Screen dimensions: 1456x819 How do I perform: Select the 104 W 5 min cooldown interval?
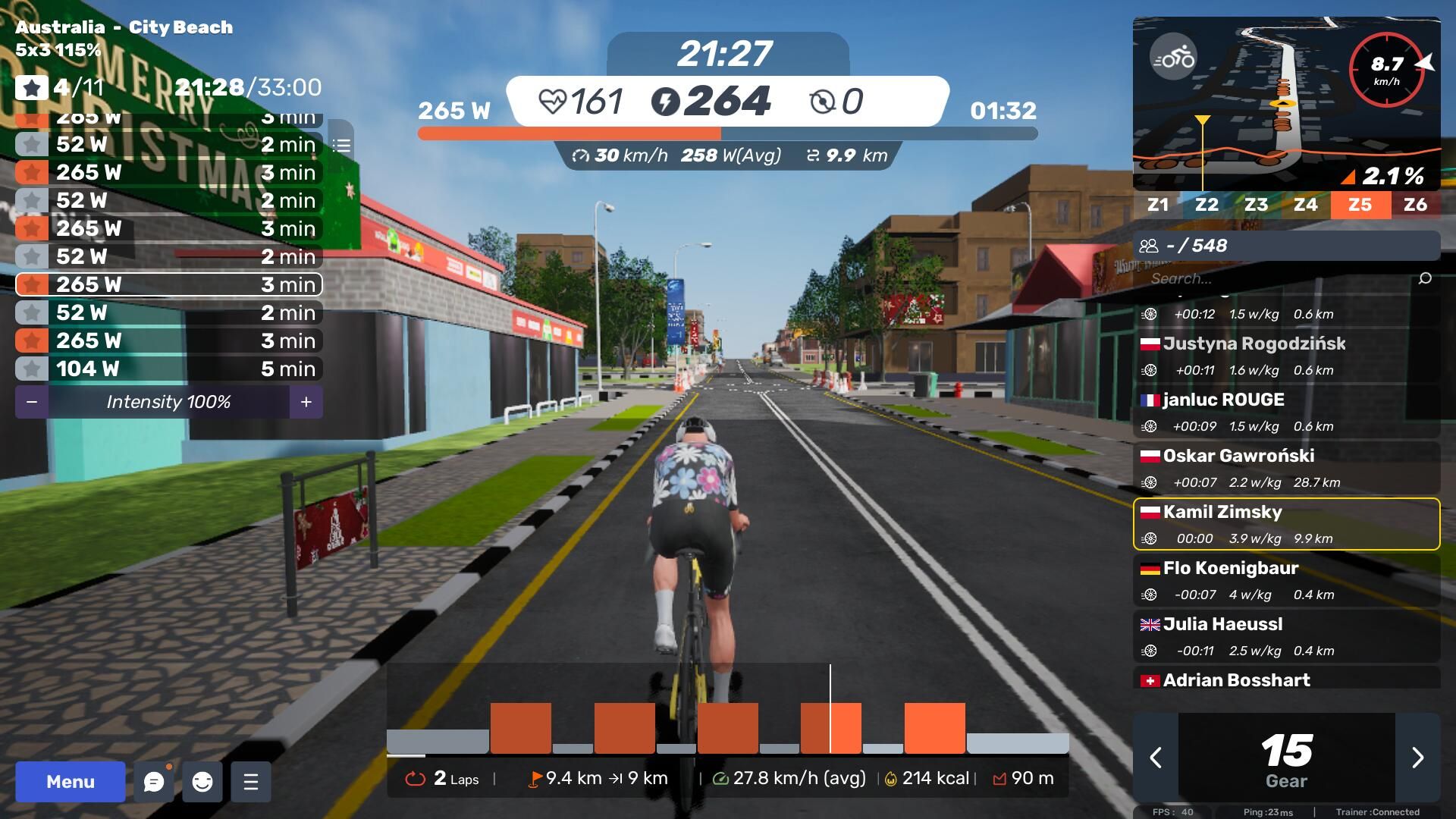pyautogui.click(x=168, y=369)
